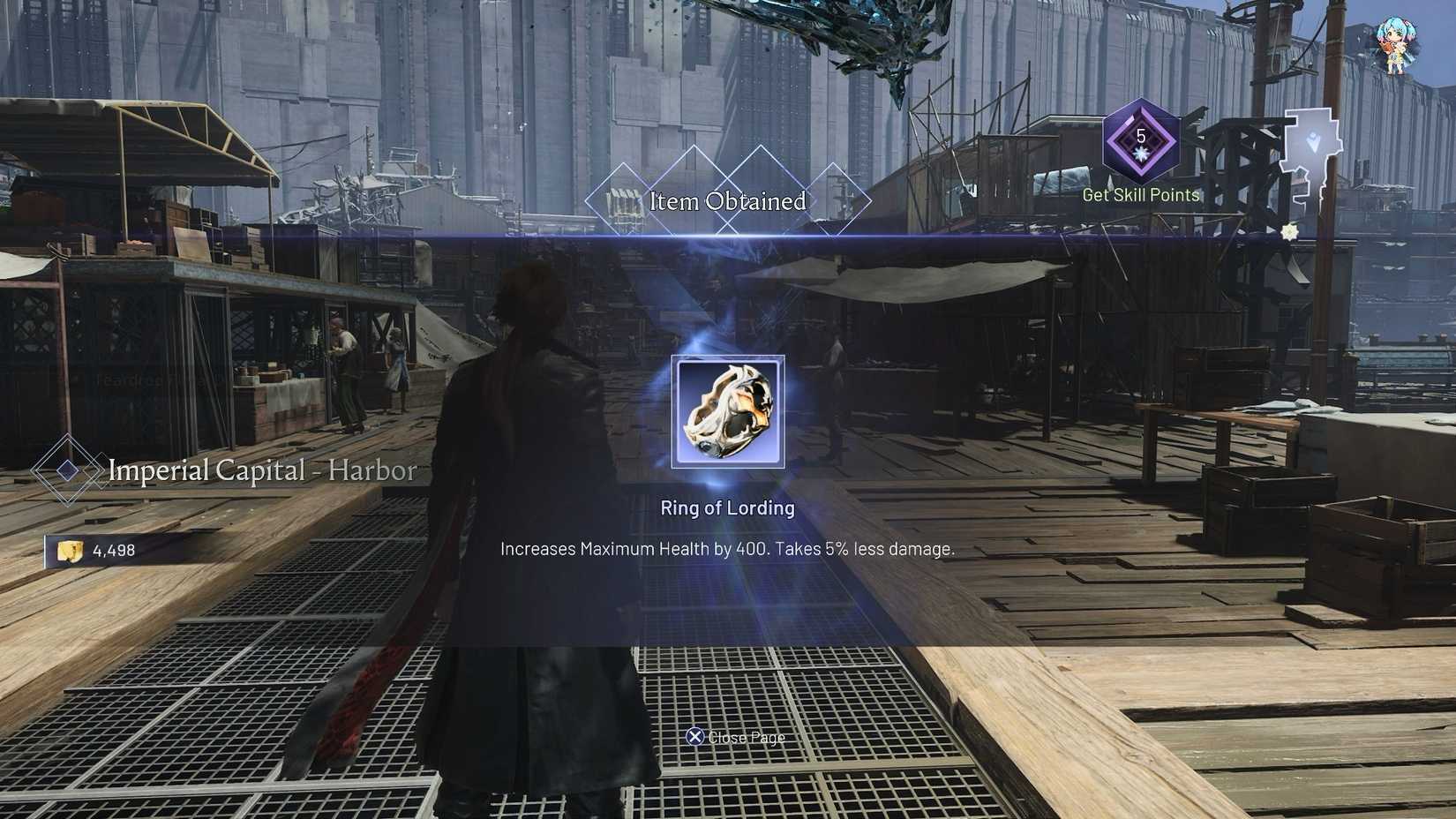Click the Get Skill Points label

(x=1140, y=195)
